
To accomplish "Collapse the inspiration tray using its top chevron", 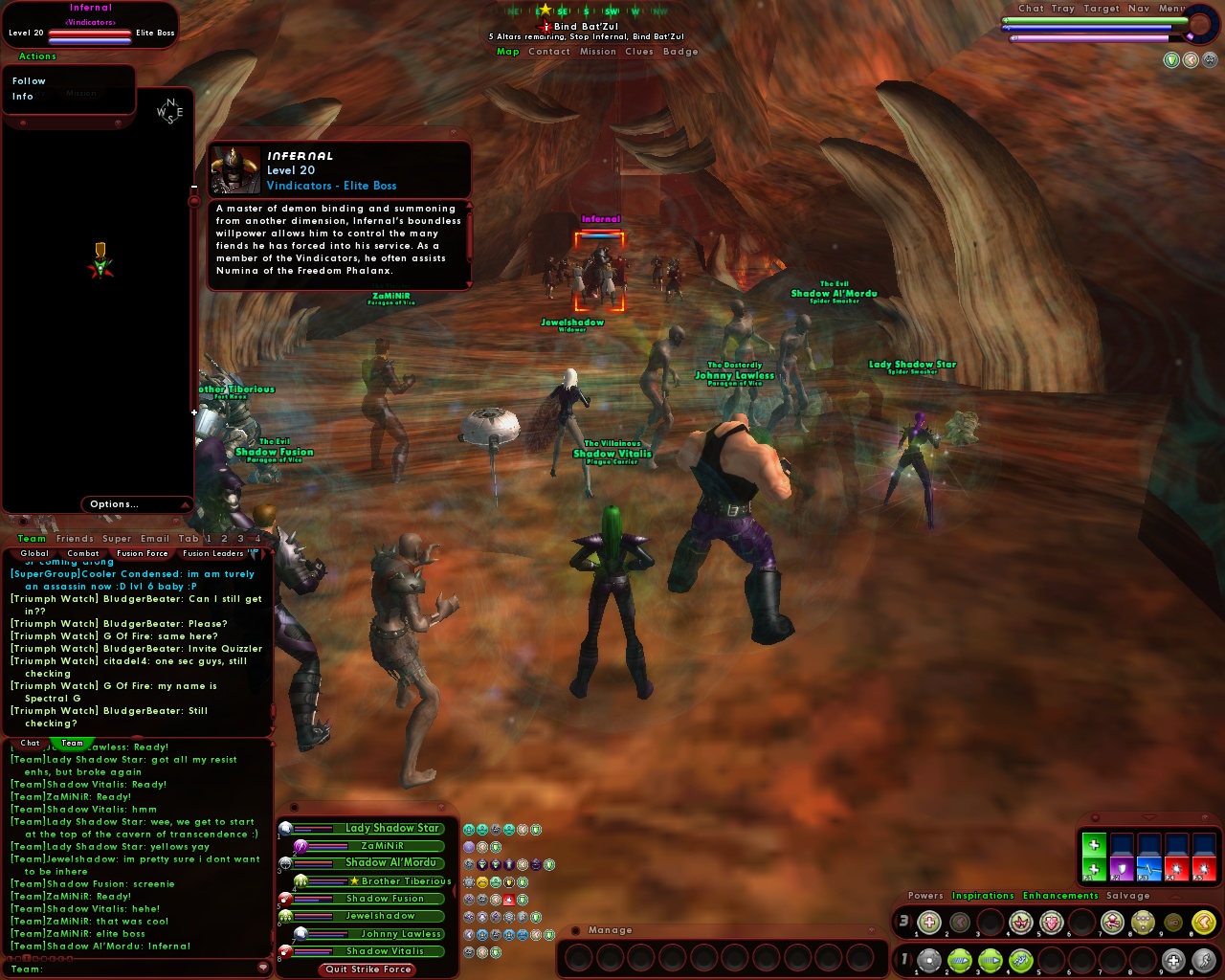I will (x=1148, y=816).
